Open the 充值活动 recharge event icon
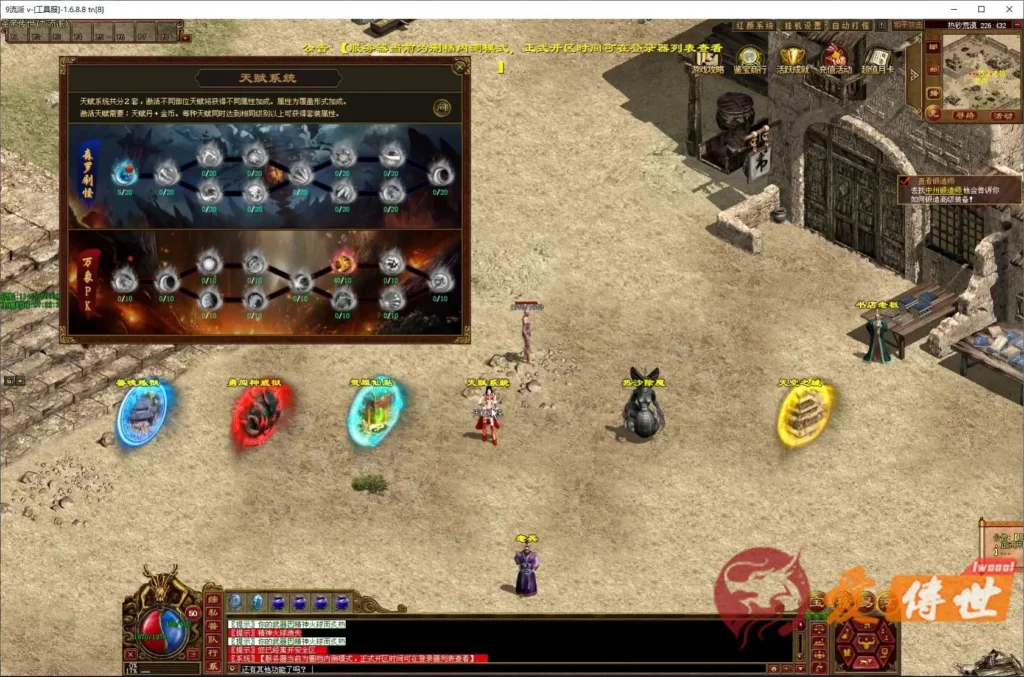Viewport: 1024px width, 677px height. (835, 60)
